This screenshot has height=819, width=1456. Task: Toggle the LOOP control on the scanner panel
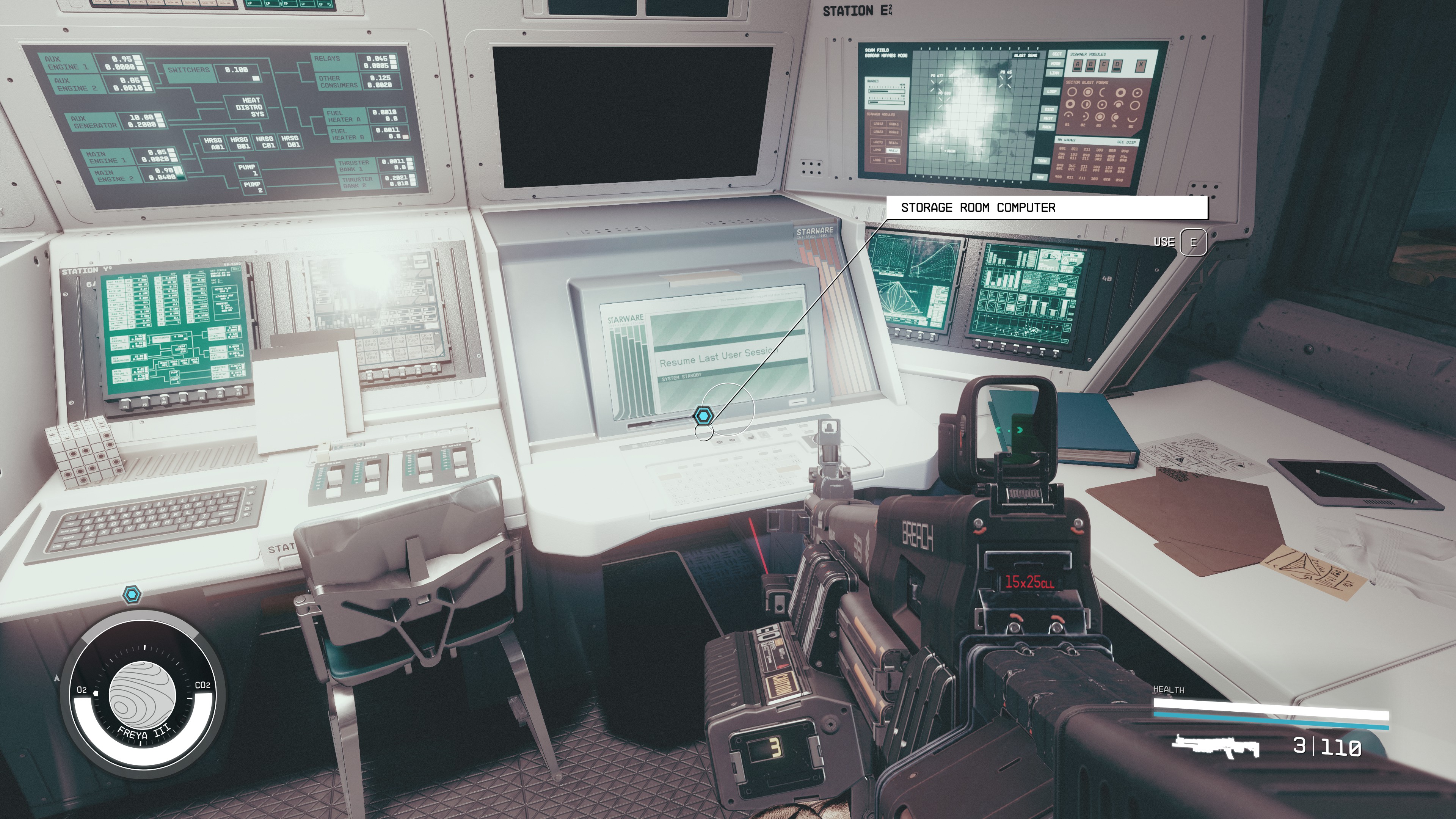coord(1052,91)
